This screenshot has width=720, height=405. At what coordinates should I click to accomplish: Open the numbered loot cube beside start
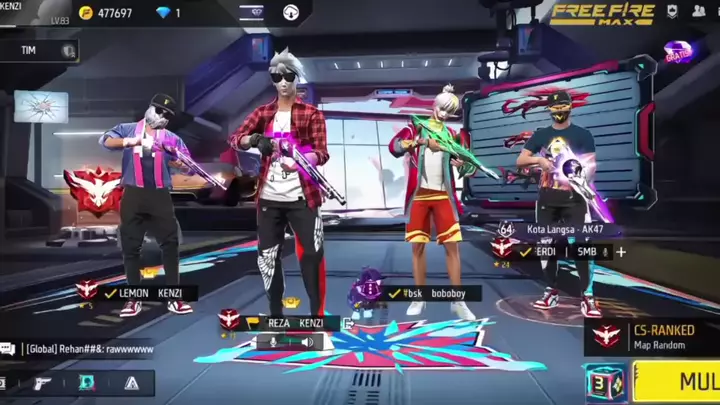(605, 383)
